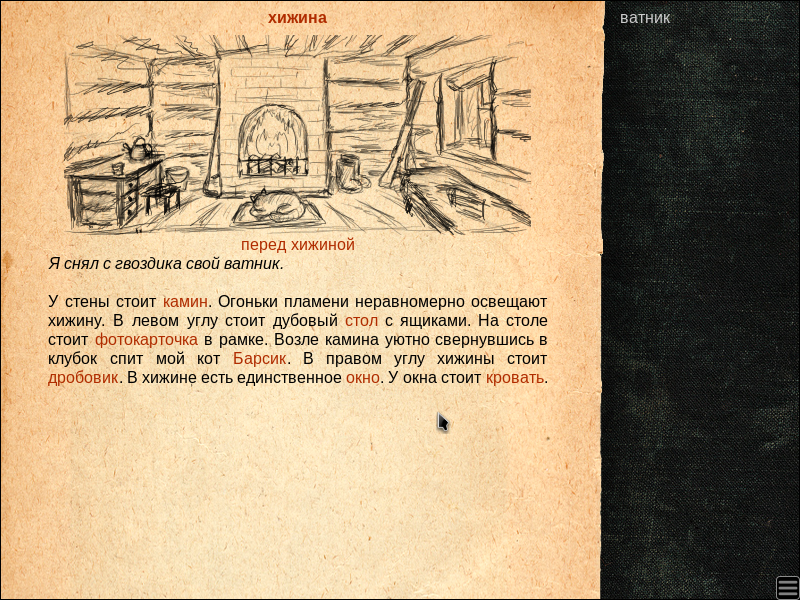This screenshot has width=800, height=600.
Task: Open the menu via the hamburger icon
Action: (787, 586)
